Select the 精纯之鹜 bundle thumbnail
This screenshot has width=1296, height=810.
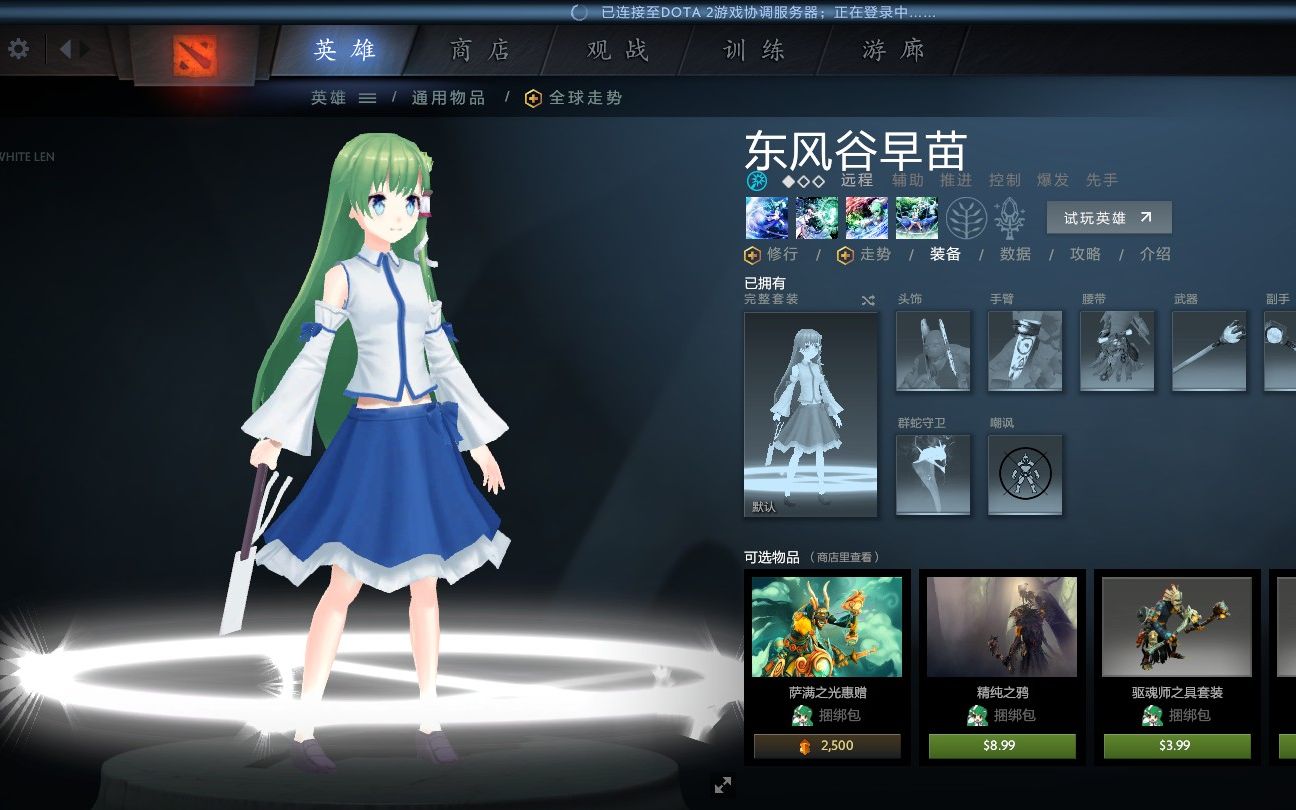point(1001,625)
